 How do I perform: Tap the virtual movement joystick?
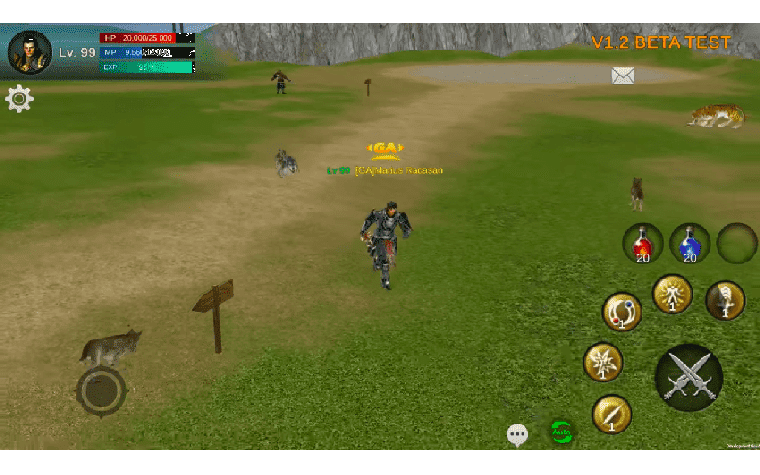pyautogui.click(x=101, y=391)
